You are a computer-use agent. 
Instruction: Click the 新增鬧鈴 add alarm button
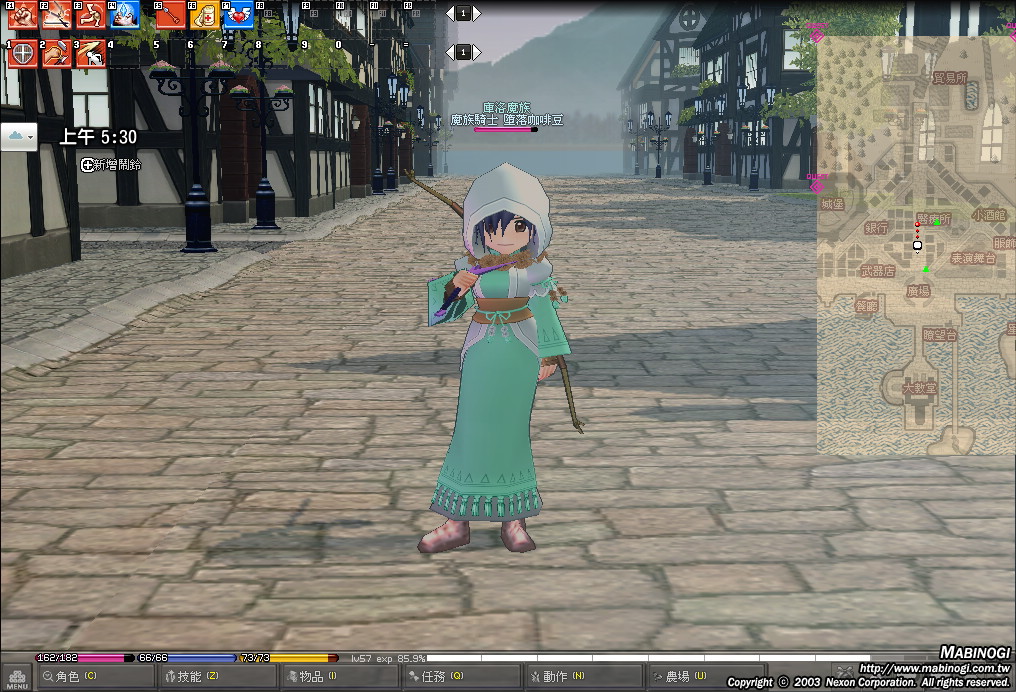click(111, 164)
